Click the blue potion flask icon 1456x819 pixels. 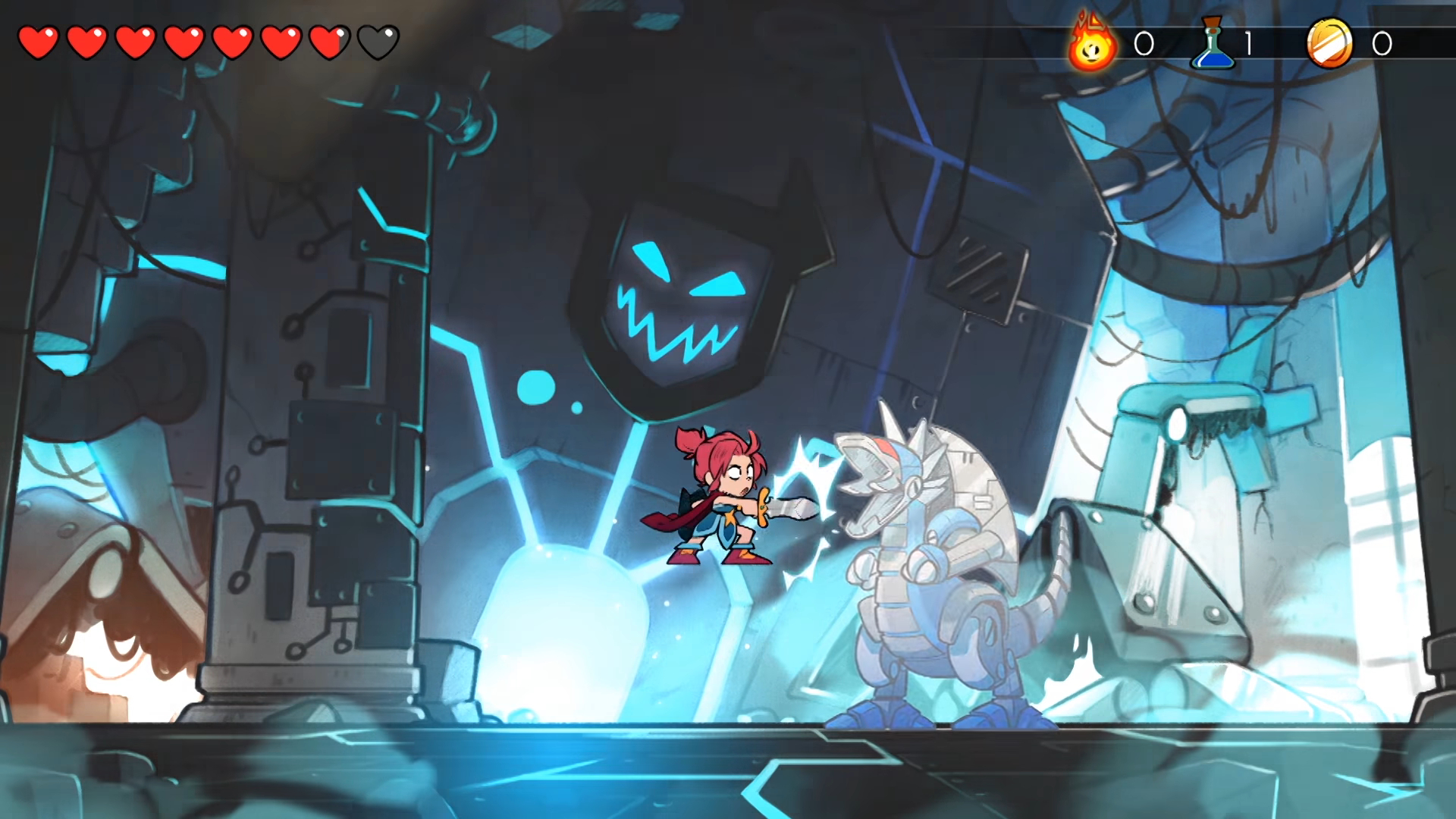coord(1213,44)
